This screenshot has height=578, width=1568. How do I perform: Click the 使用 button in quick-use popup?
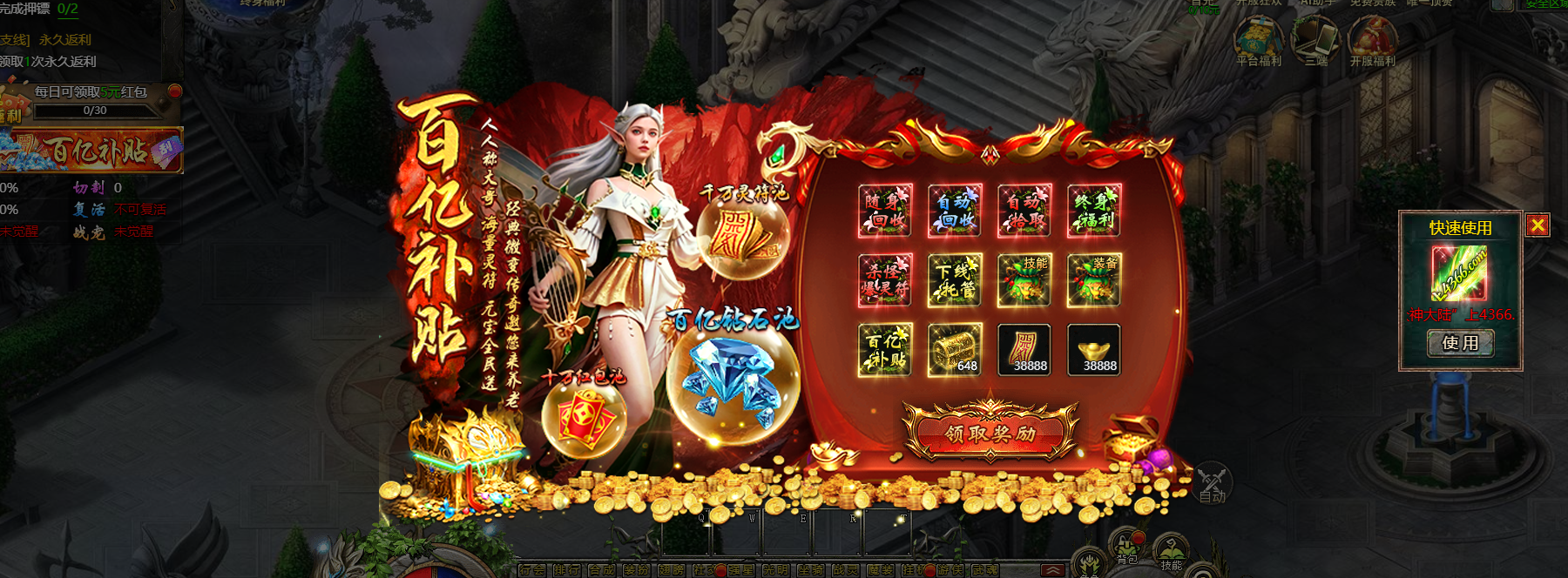1460,343
